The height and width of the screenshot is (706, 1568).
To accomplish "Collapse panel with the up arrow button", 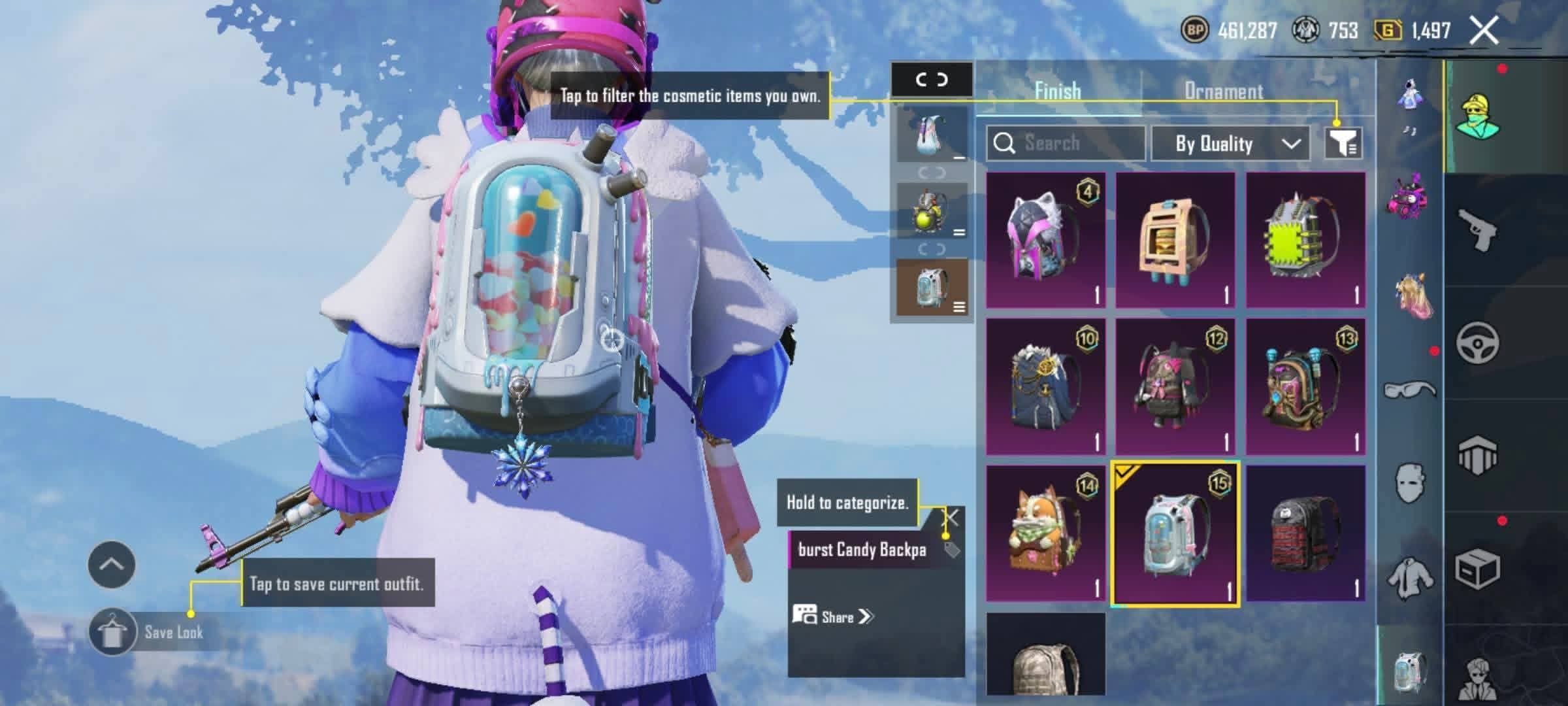I will pyautogui.click(x=111, y=564).
